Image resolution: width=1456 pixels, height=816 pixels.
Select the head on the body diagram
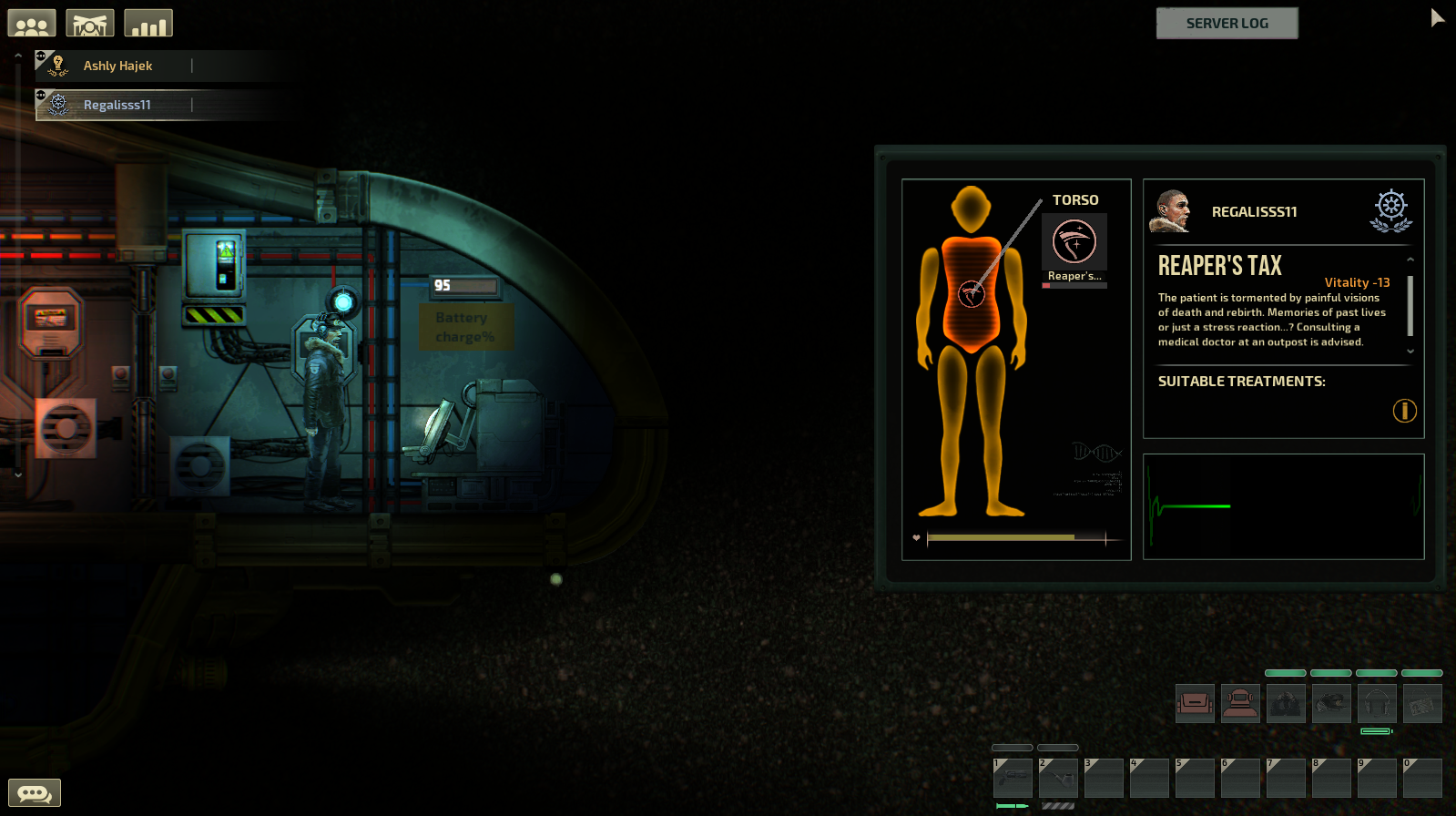972,209
